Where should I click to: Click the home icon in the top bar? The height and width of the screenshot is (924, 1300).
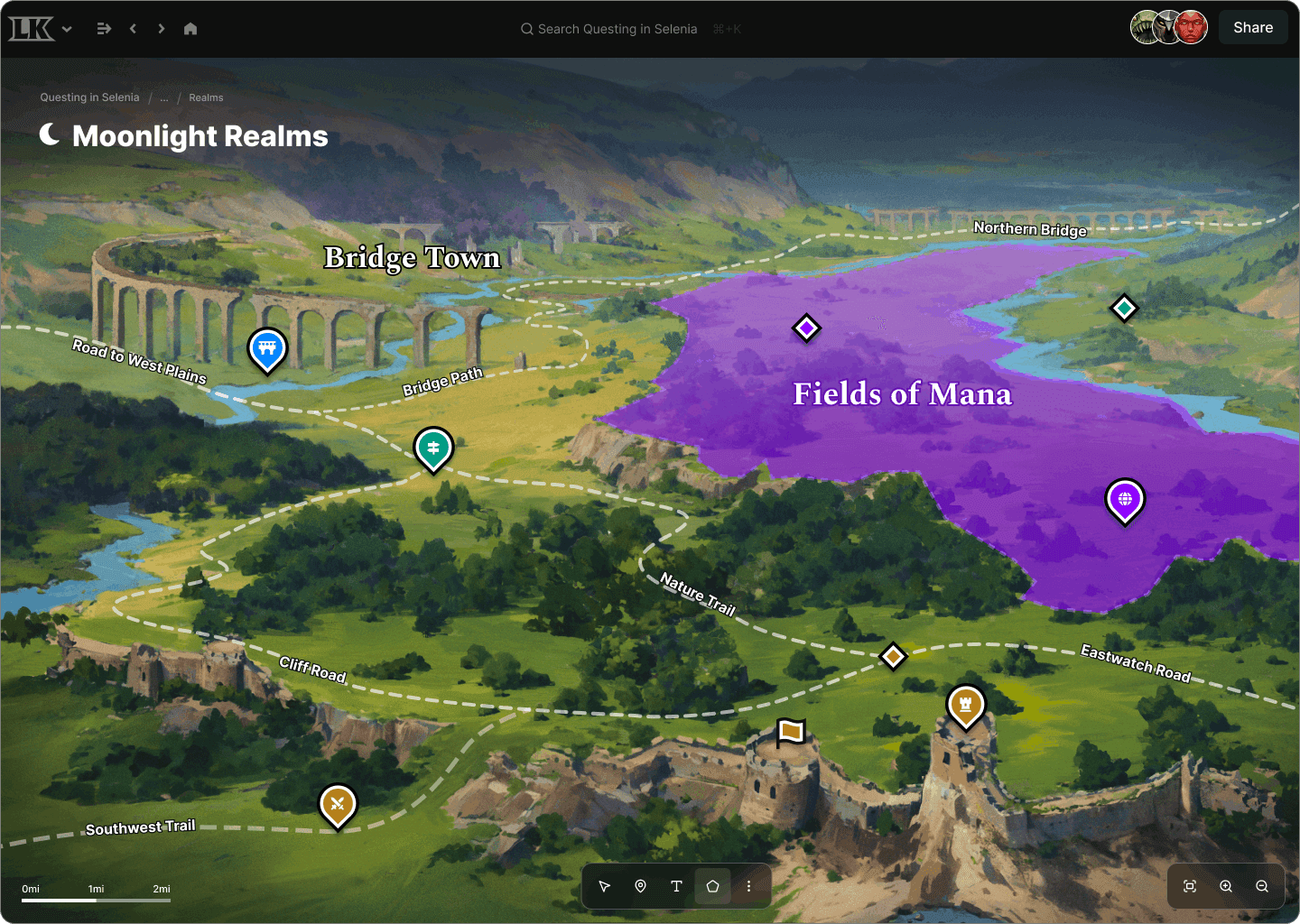190,28
